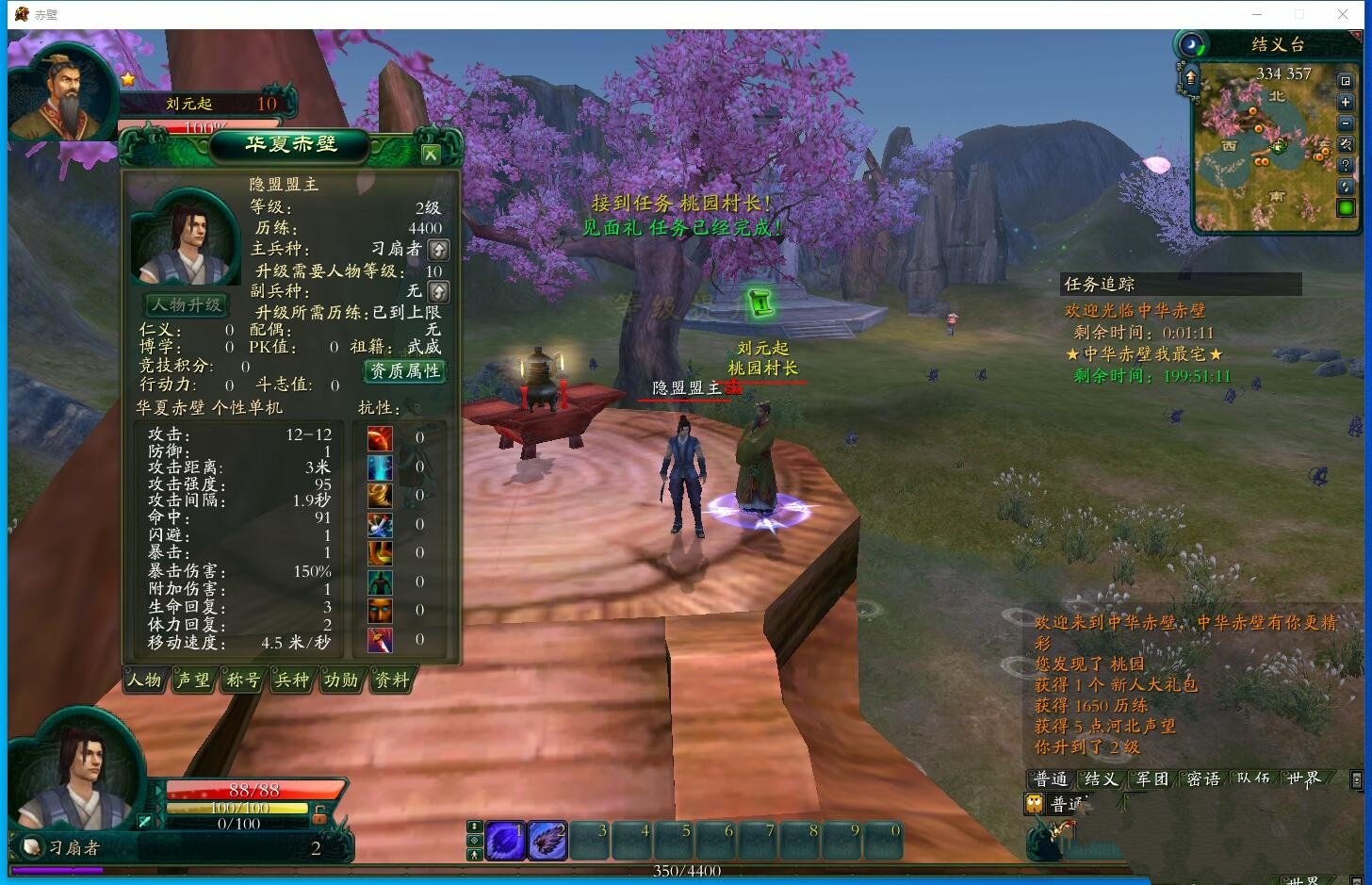The width and height of the screenshot is (1372, 885).
Task: Close the 赤壁 game window
Action: point(1343,14)
